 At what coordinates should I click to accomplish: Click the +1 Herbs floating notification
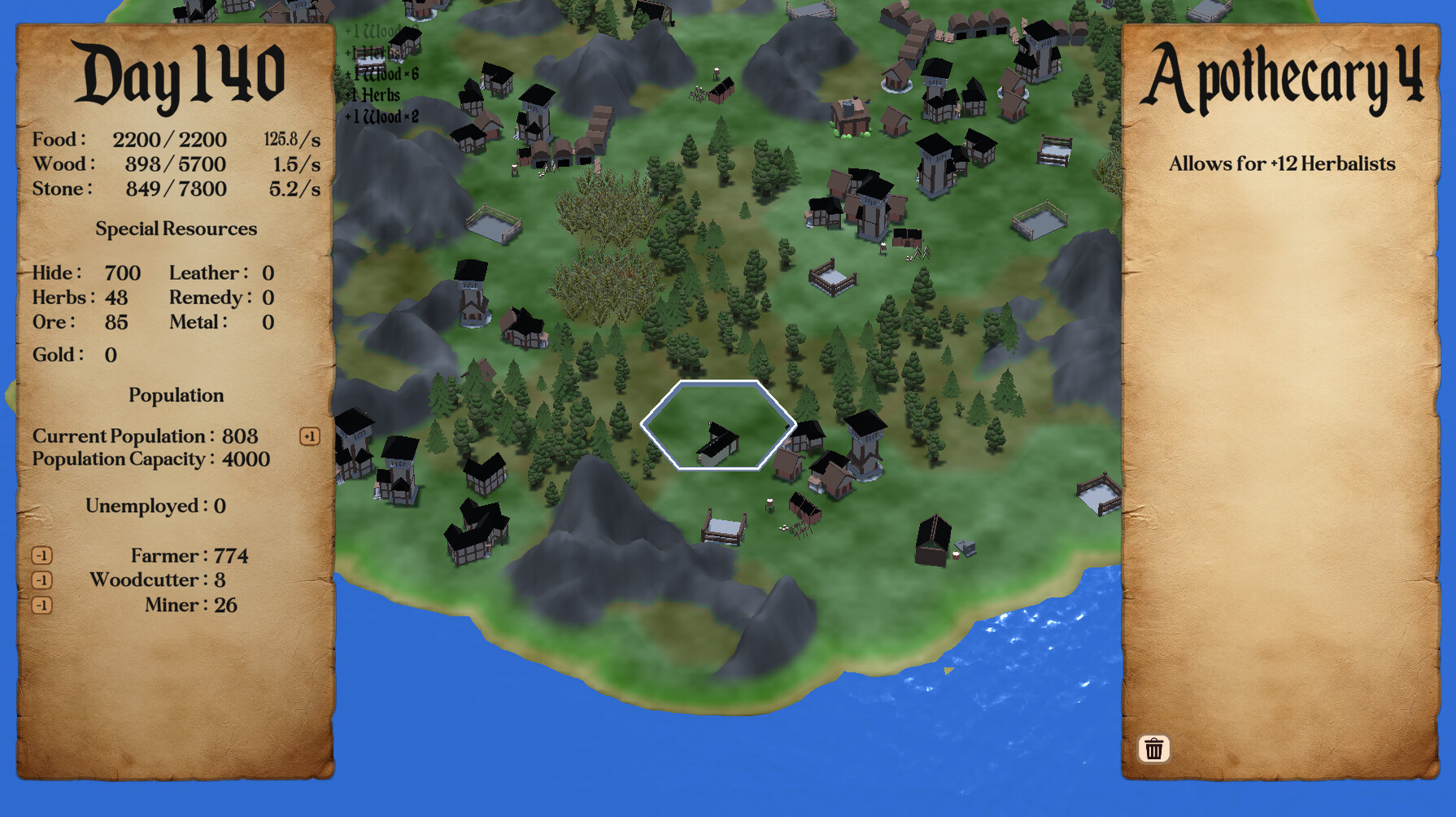tap(373, 95)
